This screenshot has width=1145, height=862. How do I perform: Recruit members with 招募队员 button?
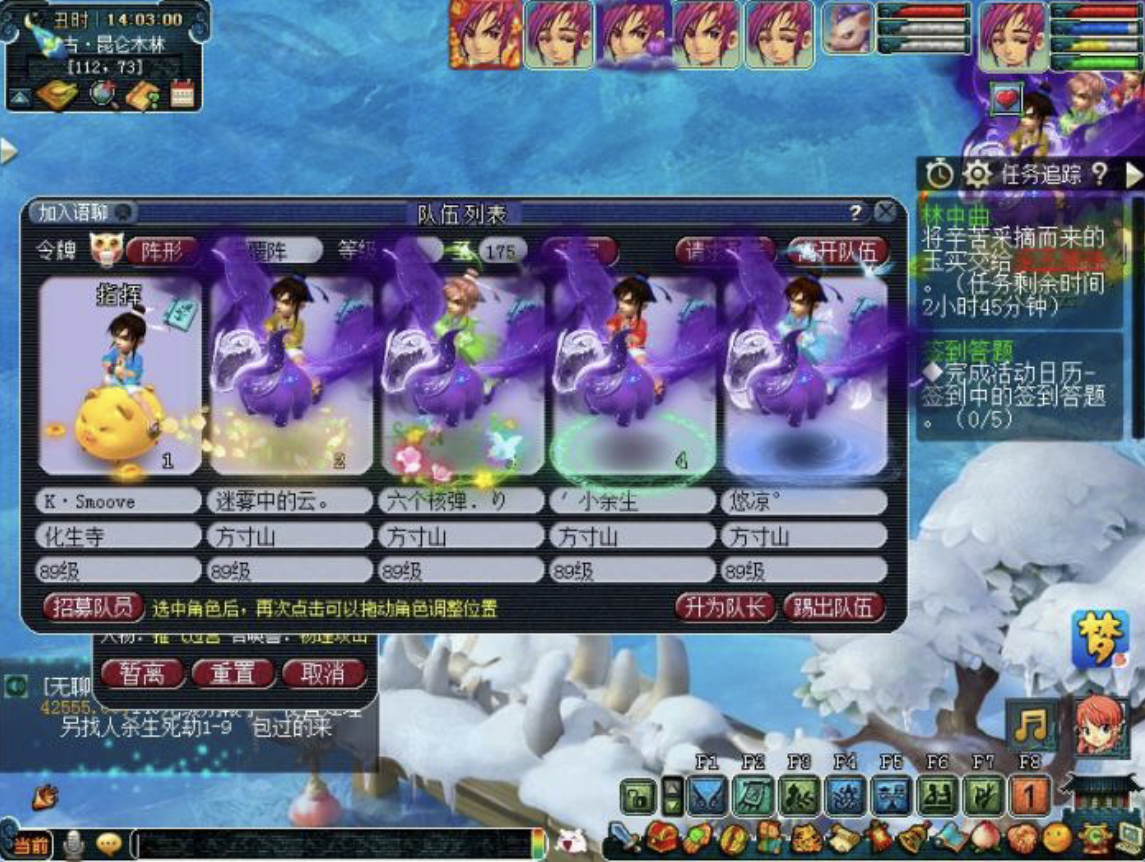[x=91, y=607]
